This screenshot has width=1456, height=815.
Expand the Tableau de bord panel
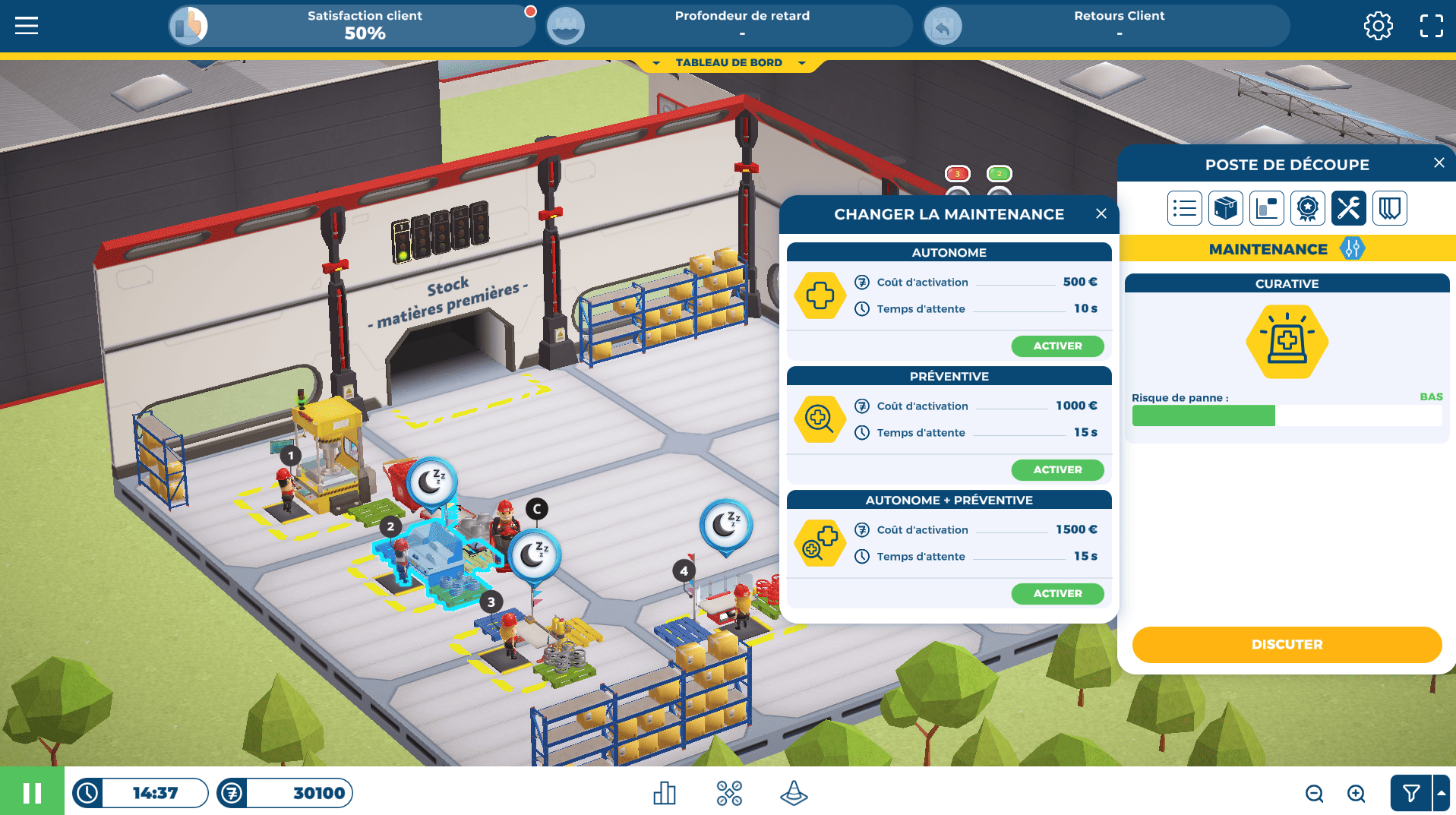728,63
